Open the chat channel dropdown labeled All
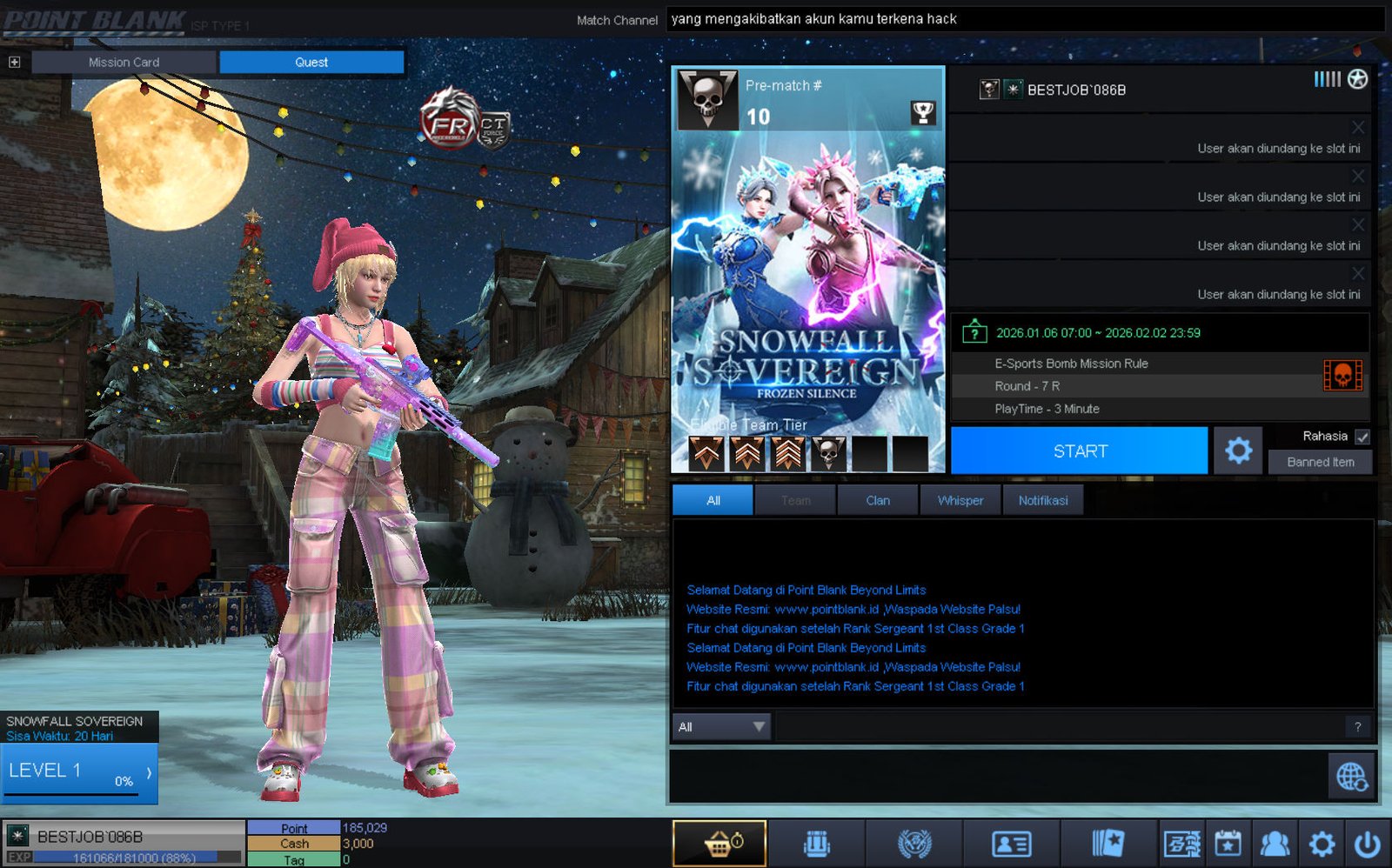Viewport: 1392px width, 868px height. click(x=721, y=726)
